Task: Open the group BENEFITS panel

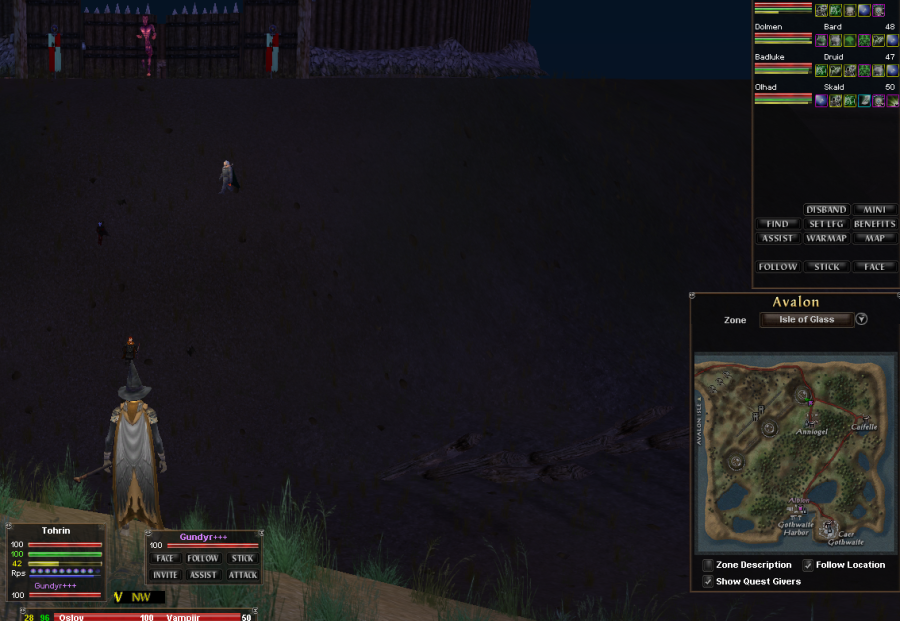Action: click(874, 224)
